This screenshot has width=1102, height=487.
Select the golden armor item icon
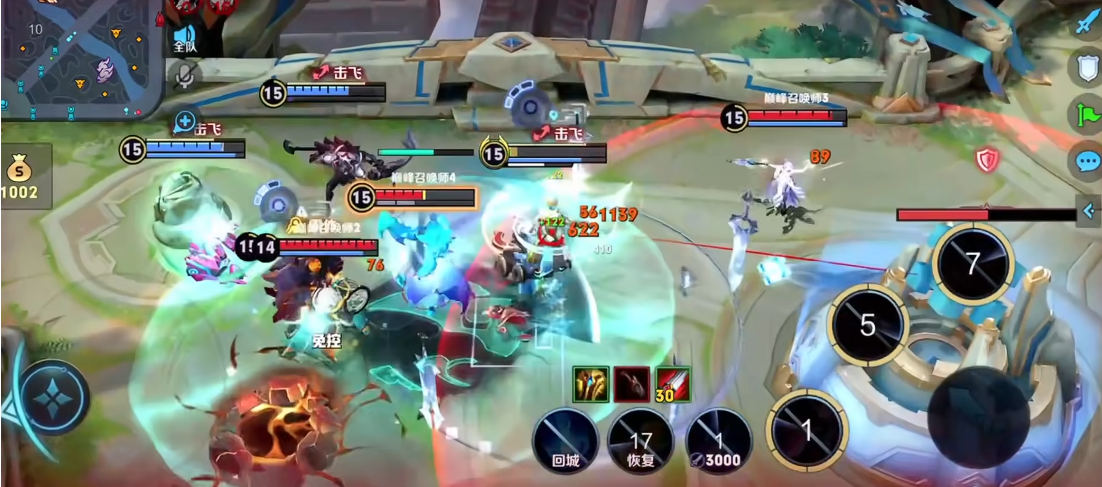pyautogui.click(x=591, y=383)
